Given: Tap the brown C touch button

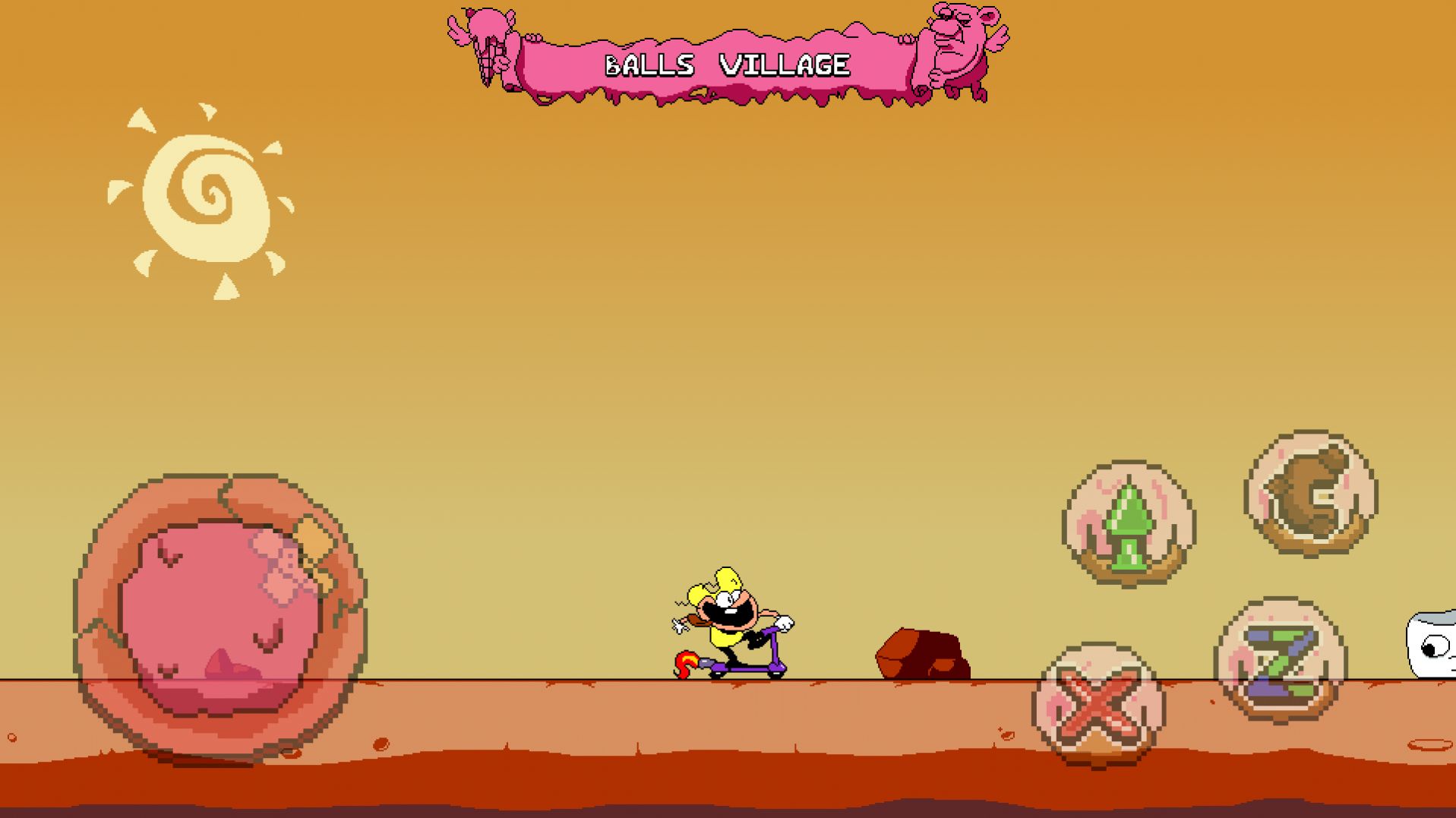Looking at the screenshot, I should click(1311, 494).
